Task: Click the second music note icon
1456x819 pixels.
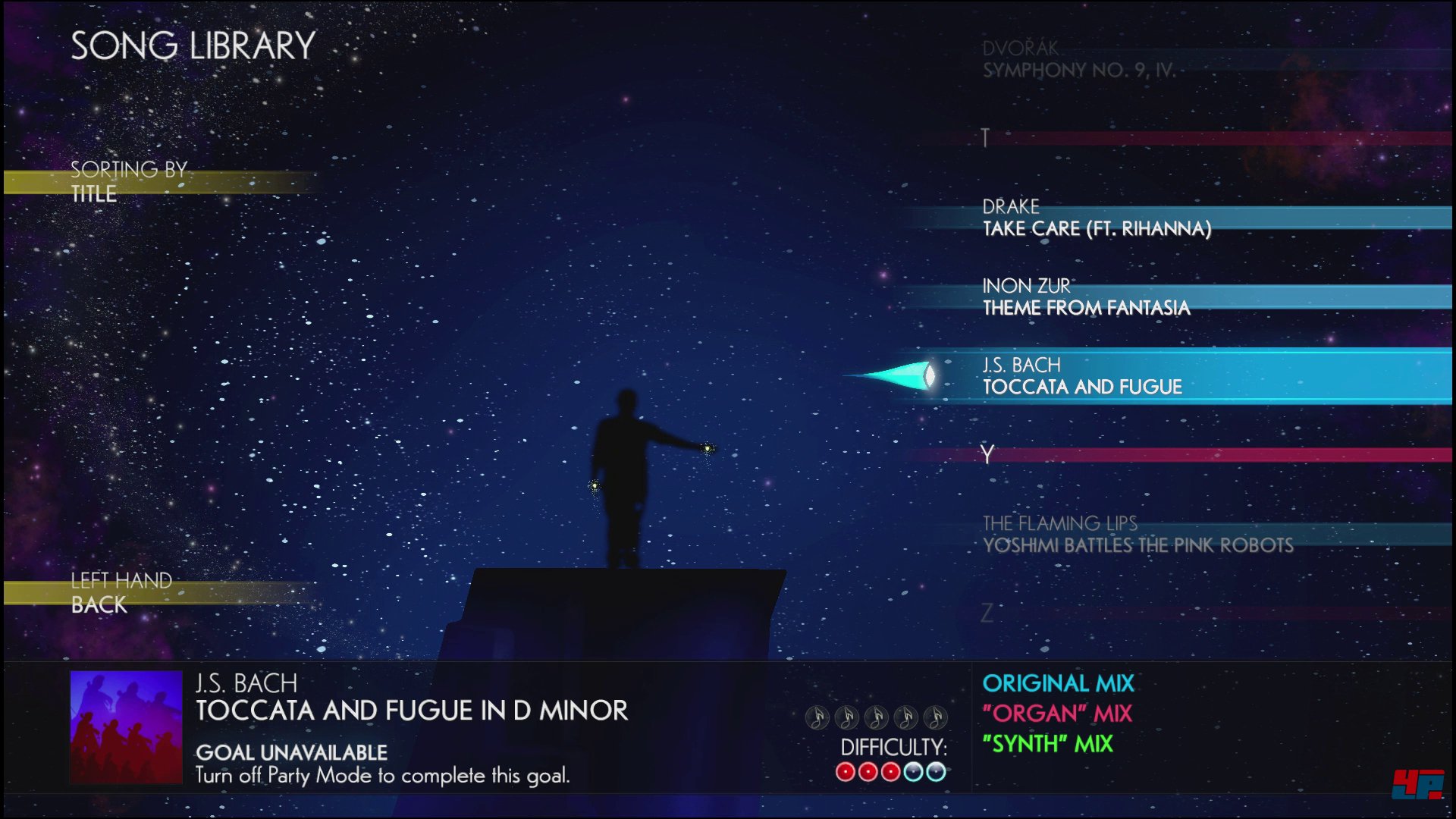Action: (848, 717)
